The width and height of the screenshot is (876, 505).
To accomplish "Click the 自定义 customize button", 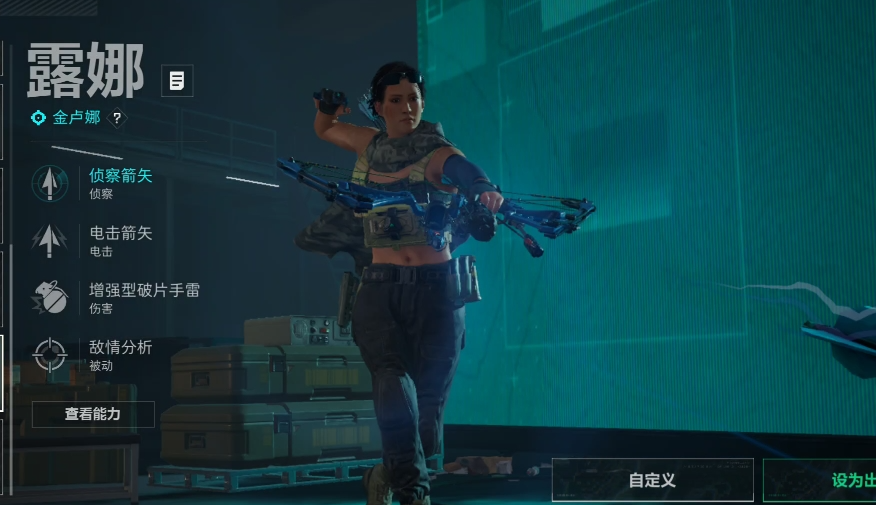I will coord(652,480).
